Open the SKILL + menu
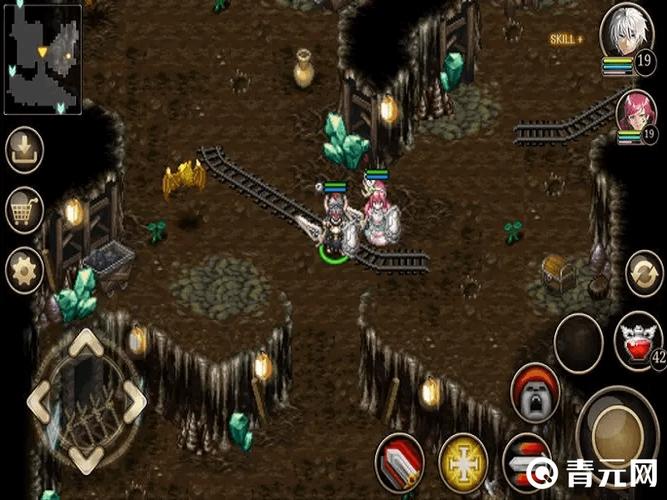Screen dimensions: 667x500 (565, 39)
